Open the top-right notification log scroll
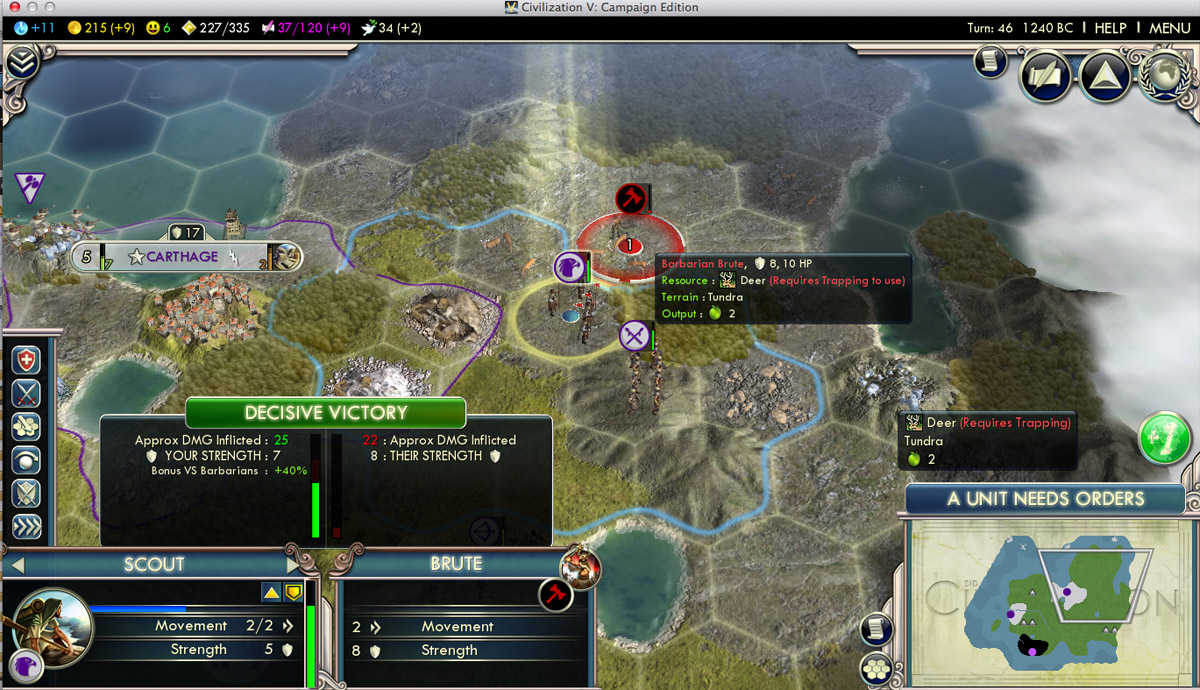Image resolution: width=1200 pixels, height=690 pixels. [991, 61]
